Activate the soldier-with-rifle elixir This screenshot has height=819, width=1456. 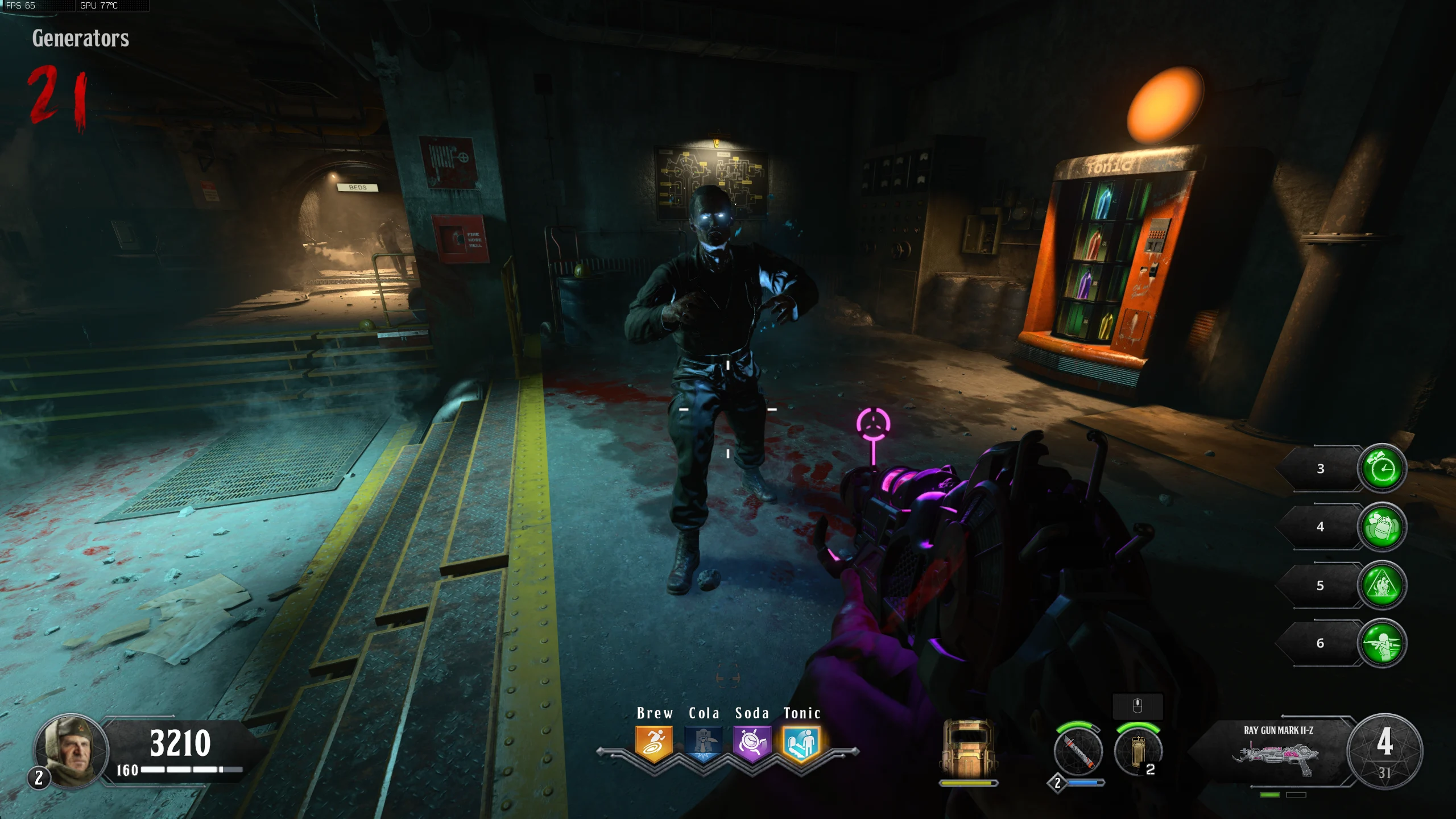pyautogui.click(x=1382, y=643)
